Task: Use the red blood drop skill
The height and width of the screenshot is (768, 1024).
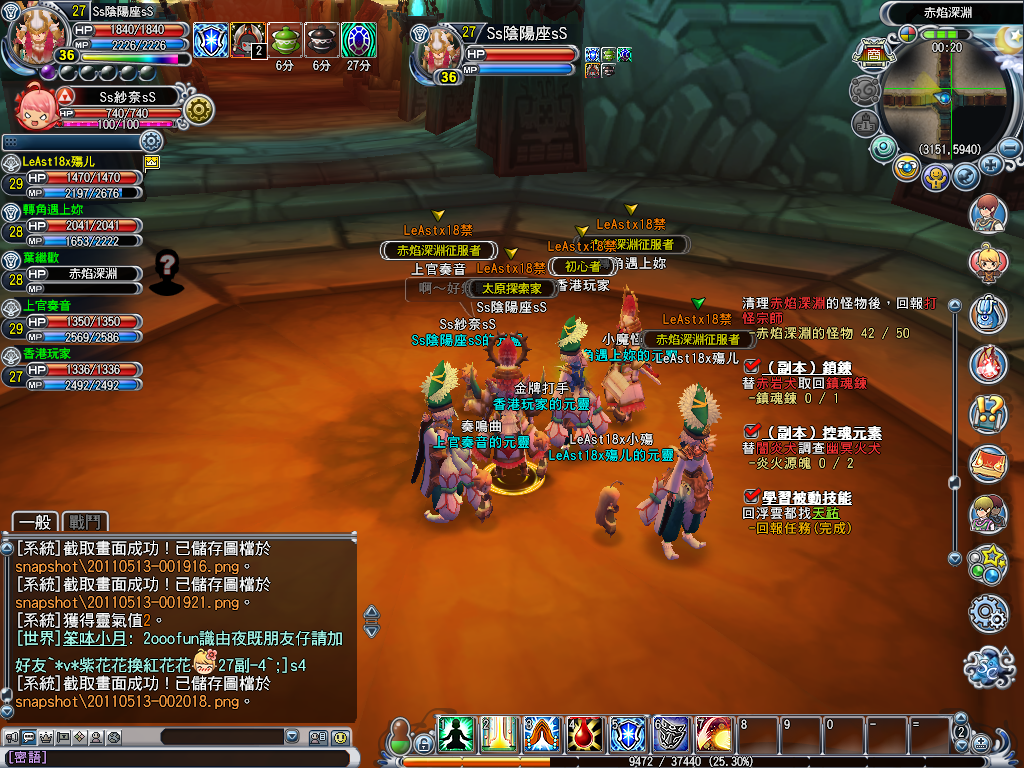Action: coord(584,733)
